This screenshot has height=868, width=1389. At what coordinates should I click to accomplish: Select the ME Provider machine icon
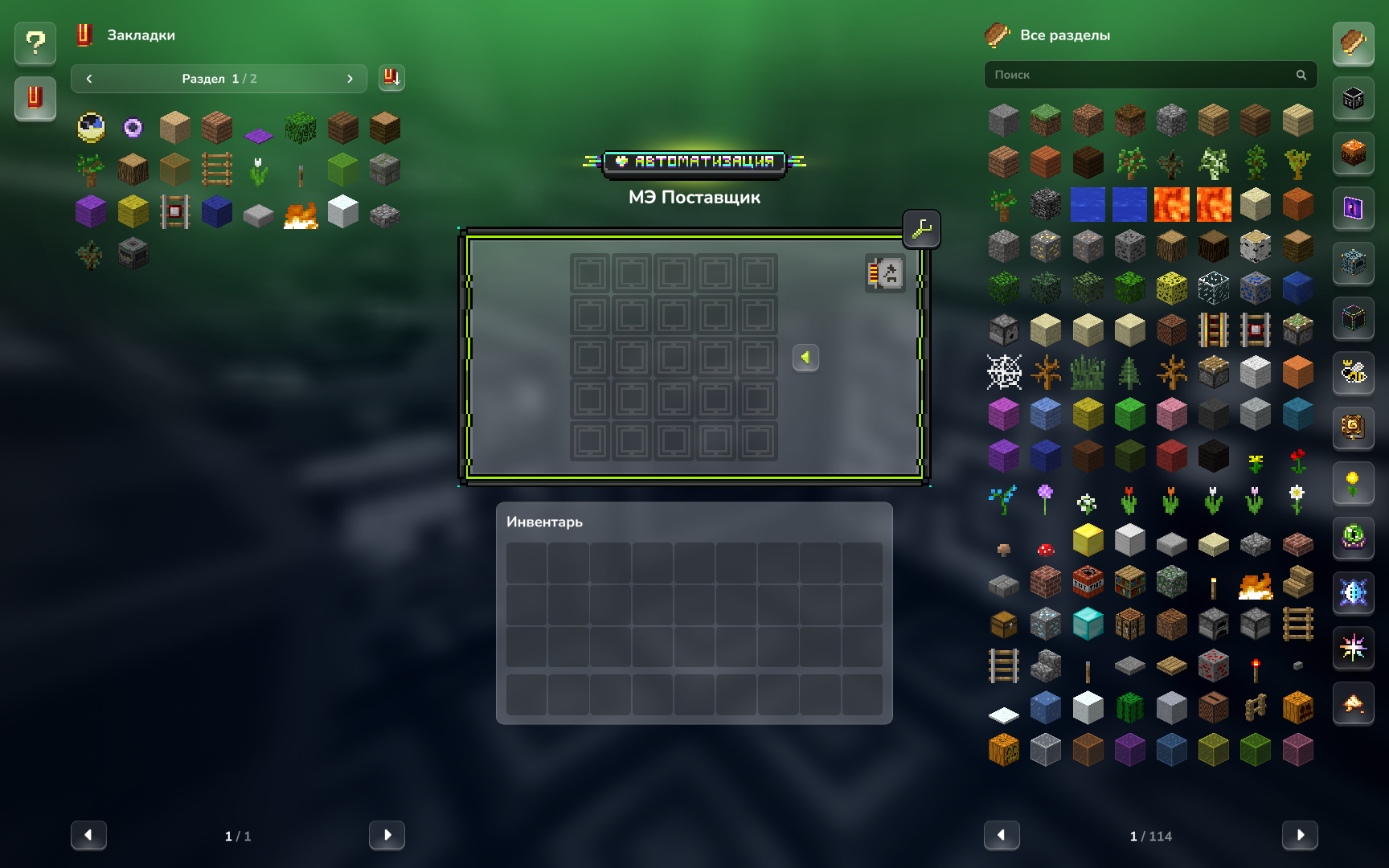click(x=885, y=274)
